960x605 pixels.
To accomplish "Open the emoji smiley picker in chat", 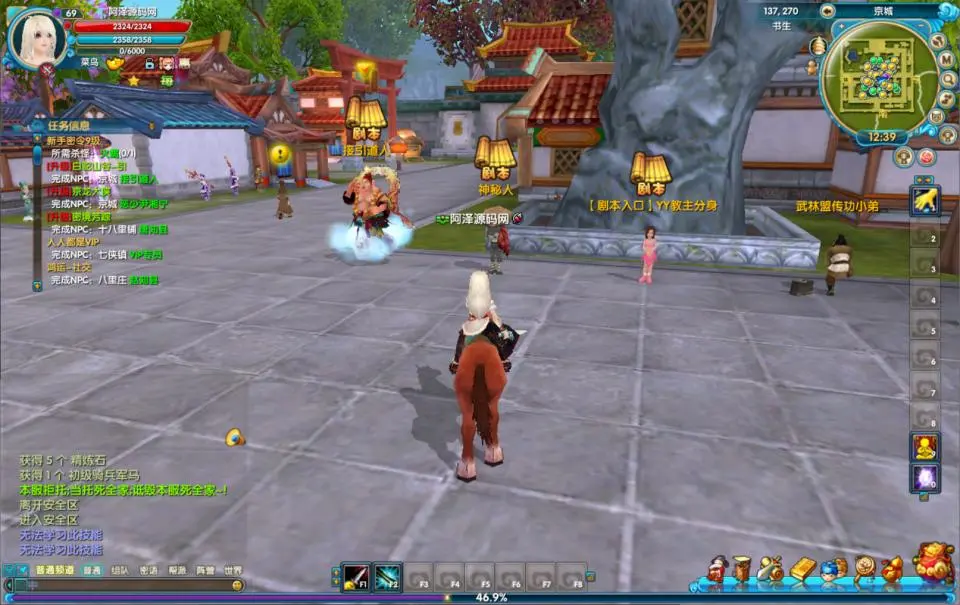I will tap(237, 586).
